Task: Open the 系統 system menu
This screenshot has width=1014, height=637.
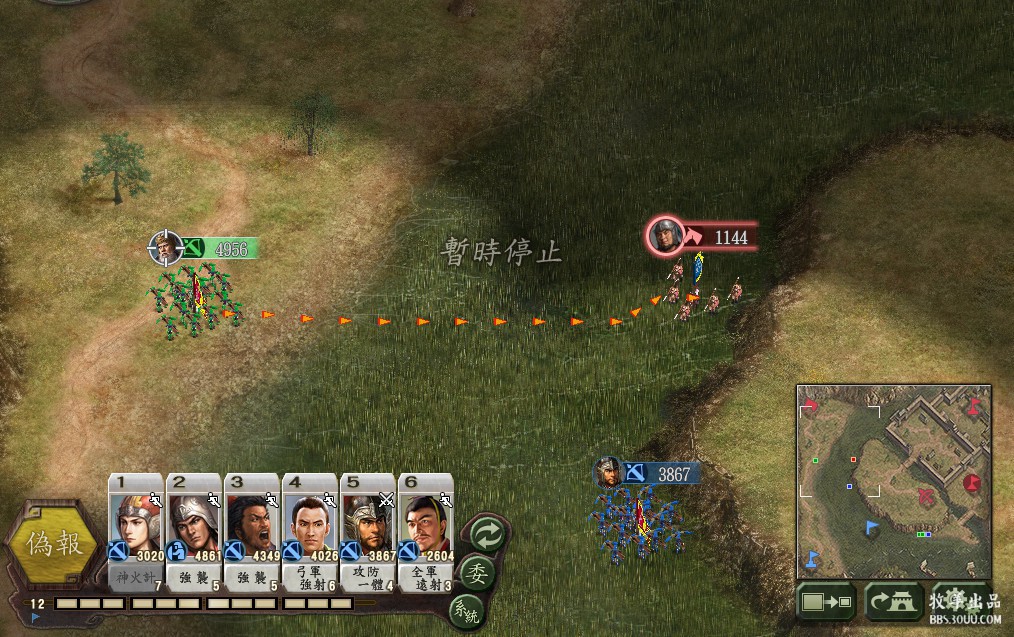Action: pyautogui.click(x=465, y=609)
